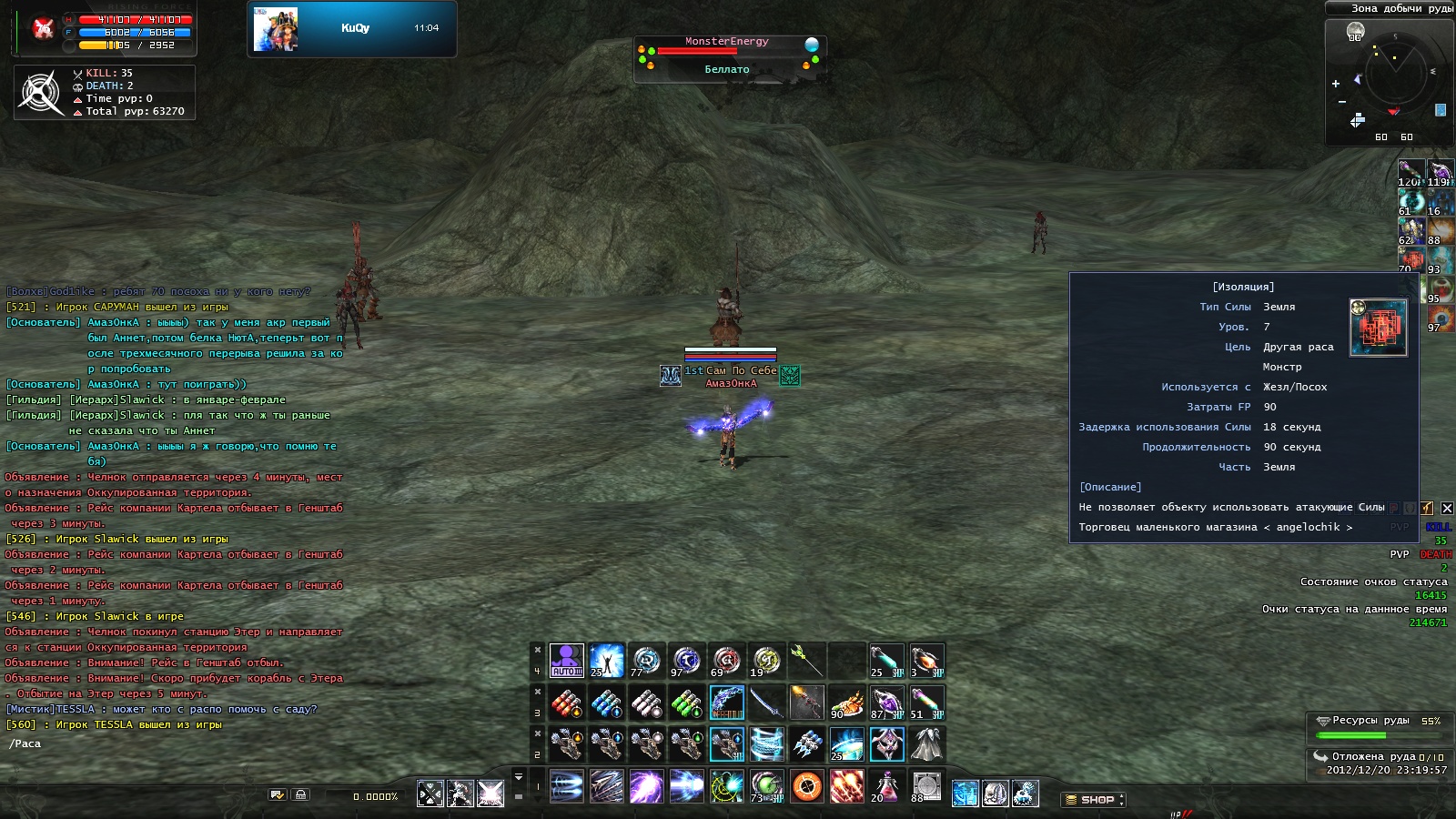Zoom in the minimap with plus button
This screenshot has width=1456, height=819.
[1336, 84]
